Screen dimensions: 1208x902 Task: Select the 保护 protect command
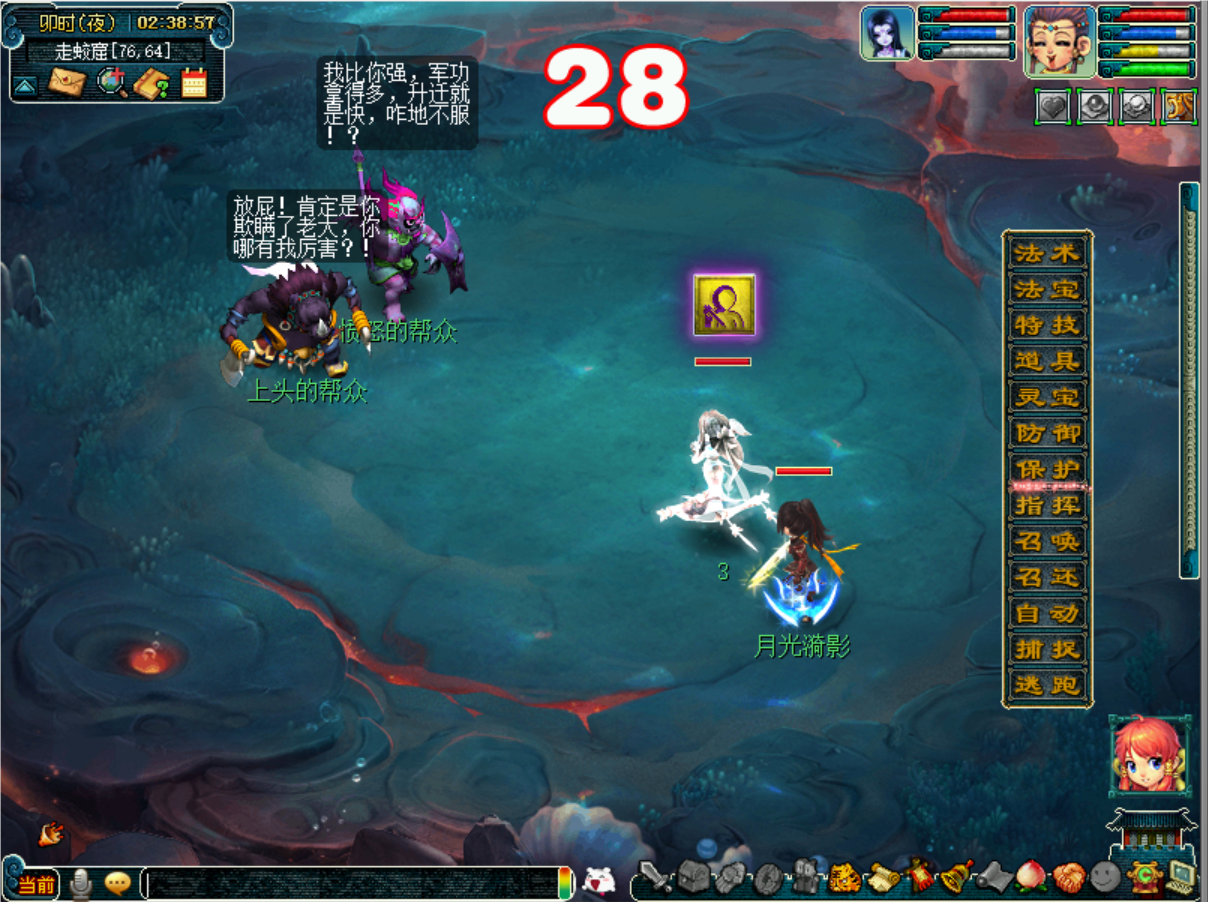[1047, 469]
